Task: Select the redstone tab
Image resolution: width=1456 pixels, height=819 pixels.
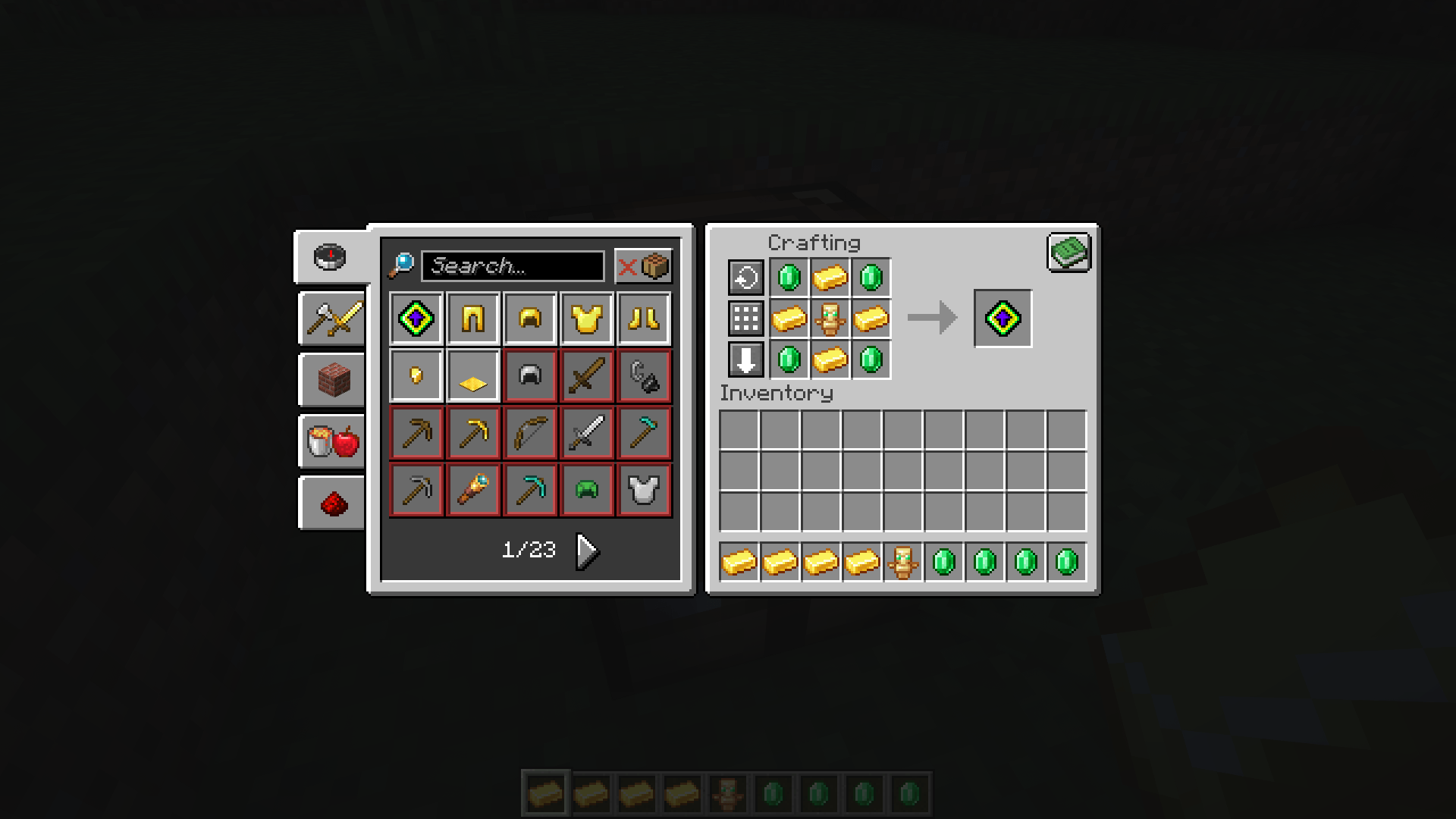Action: tap(331, 503)
